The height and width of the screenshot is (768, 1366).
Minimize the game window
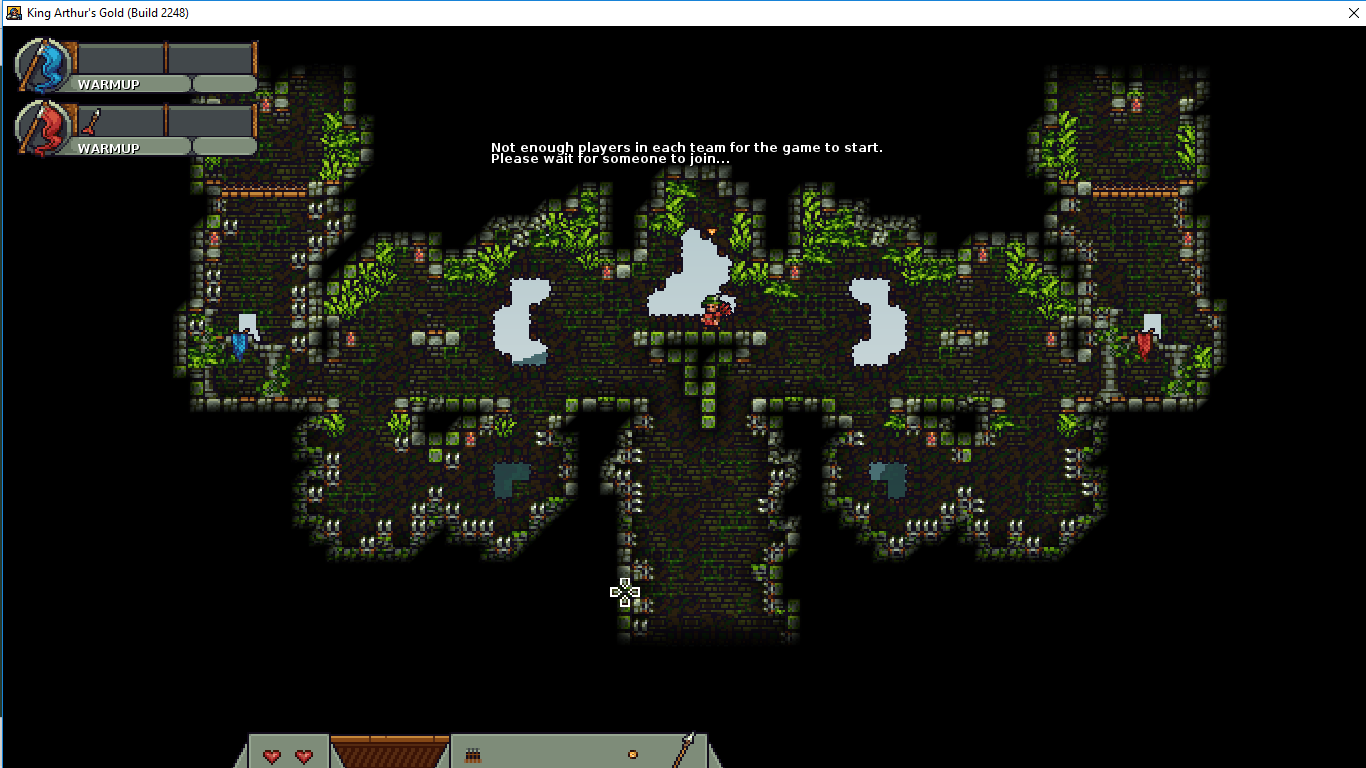(x=1251, y=13)
